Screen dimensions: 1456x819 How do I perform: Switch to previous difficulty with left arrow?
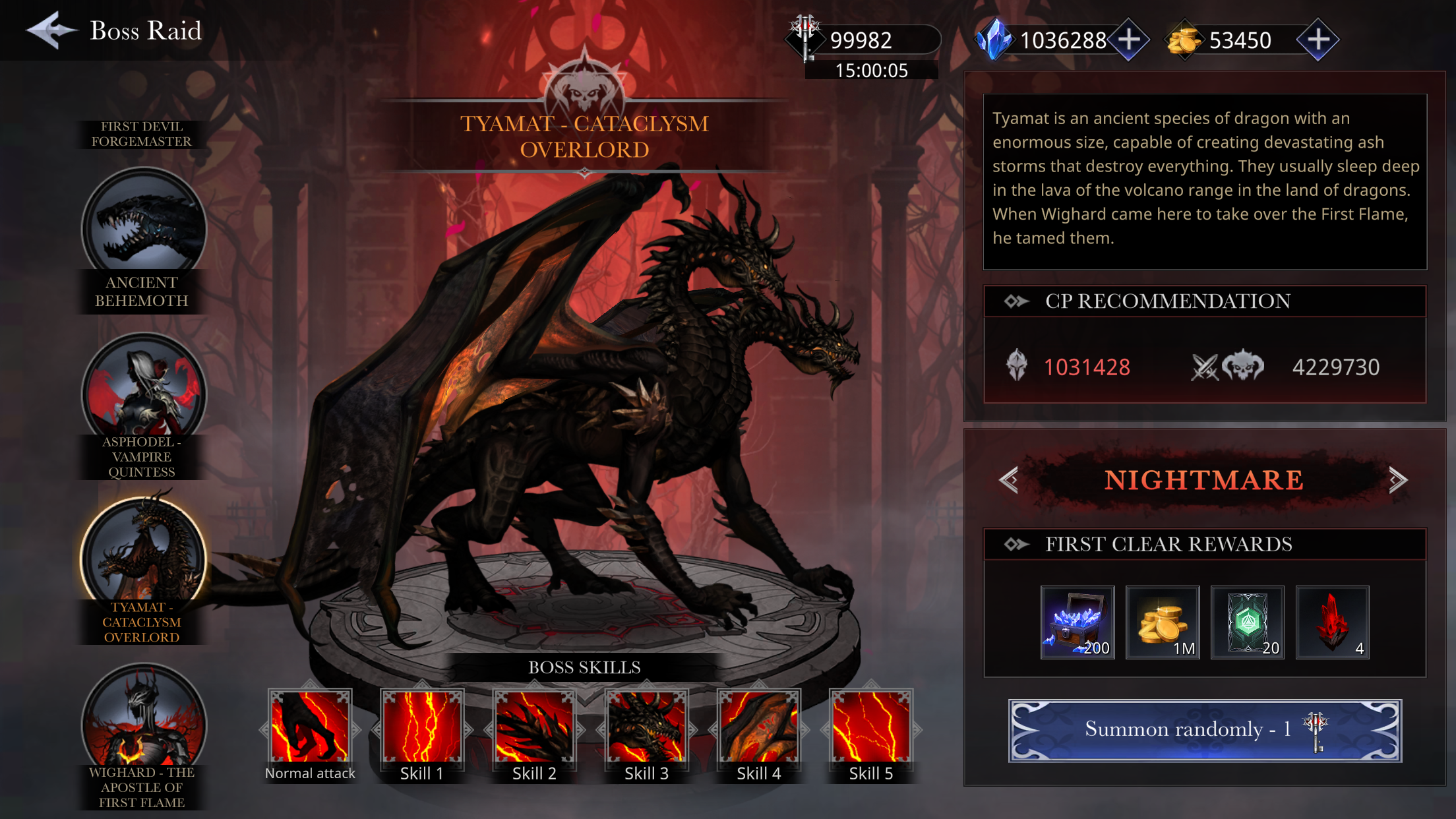(1010, 480)
